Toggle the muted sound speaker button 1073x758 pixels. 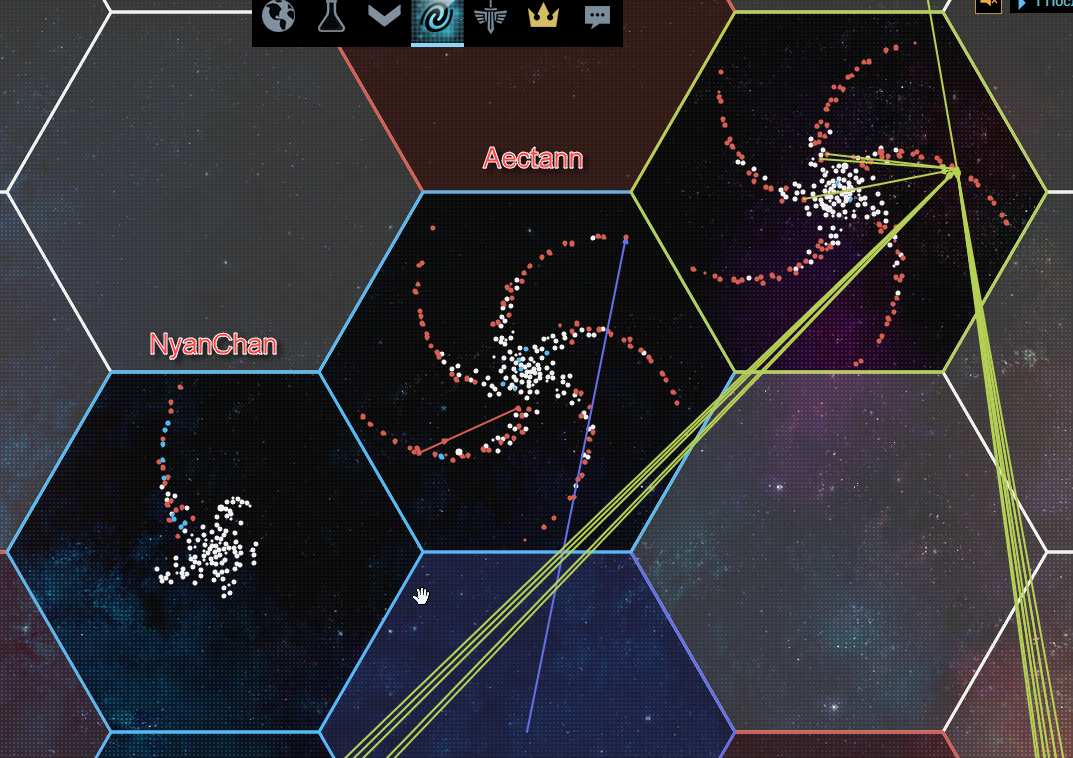[988, 4]
